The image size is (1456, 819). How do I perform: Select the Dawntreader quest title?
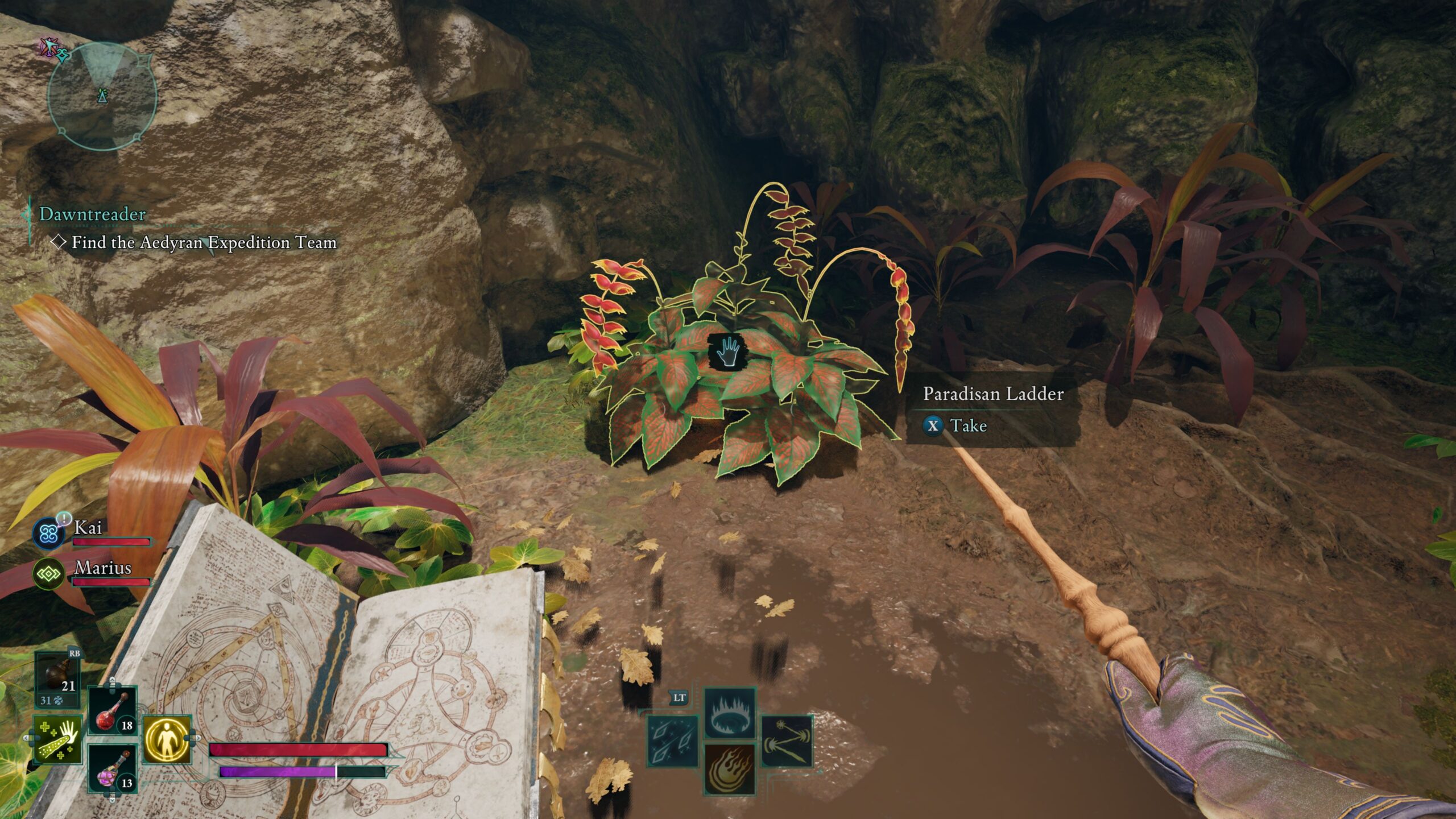click(x=92, y=214)
